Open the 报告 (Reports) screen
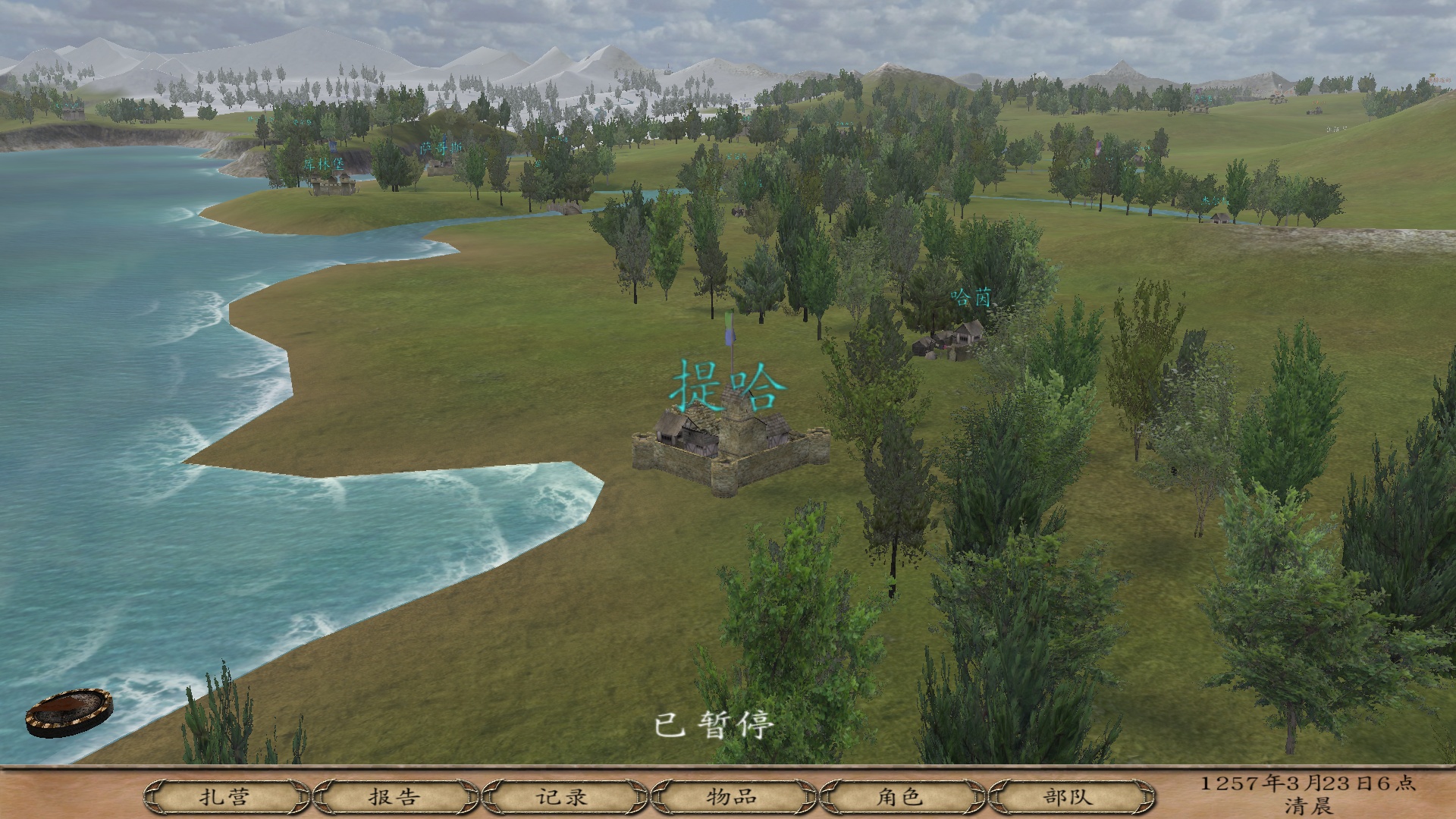The width and height of the screenshot is (1456, 819). click(394, 797)
